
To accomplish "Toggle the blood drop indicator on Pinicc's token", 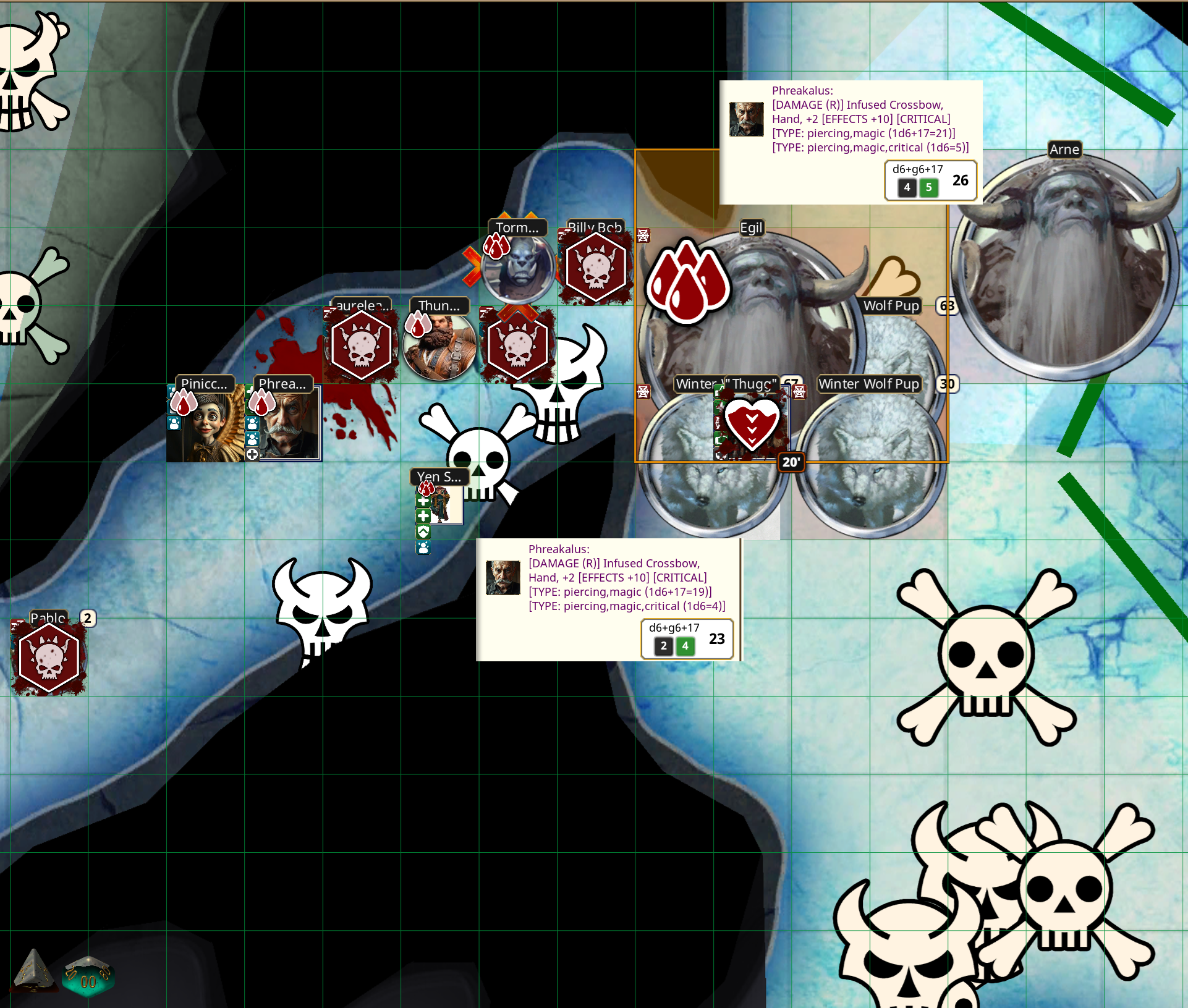I will click(x=183, y=403).
